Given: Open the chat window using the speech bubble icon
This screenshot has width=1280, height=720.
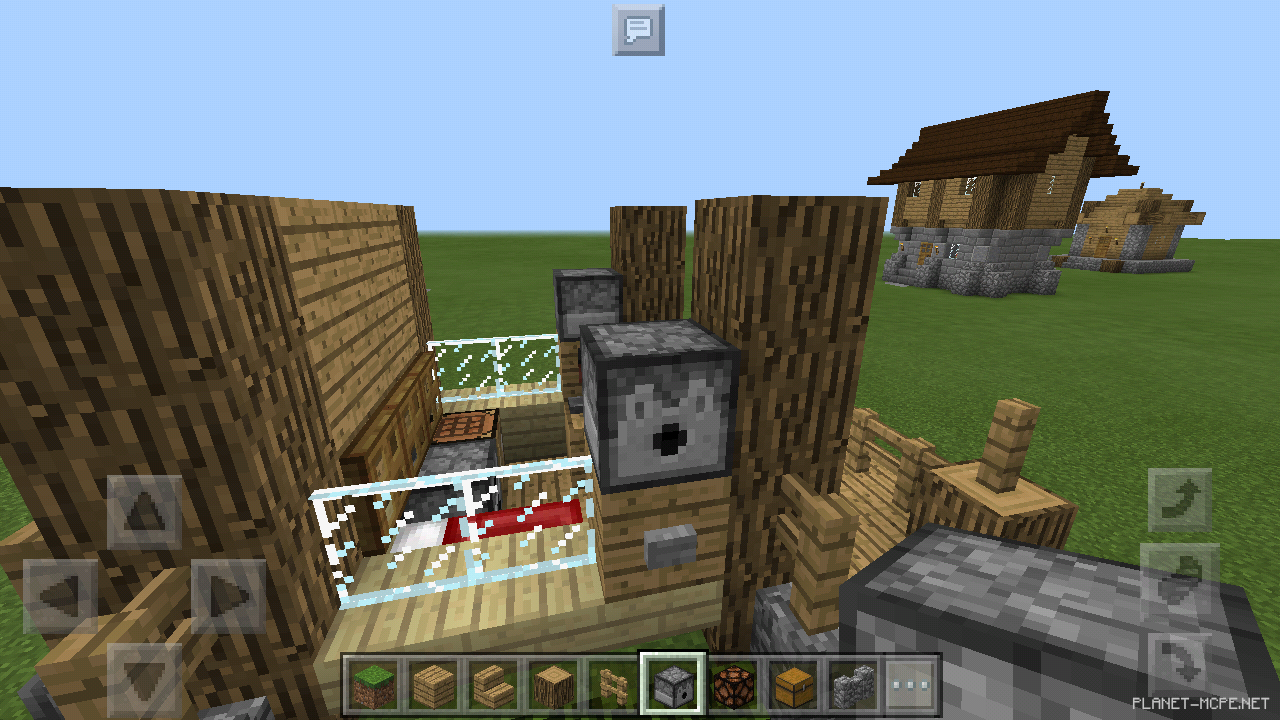Looking at the screenshot, I should point(639,30).
